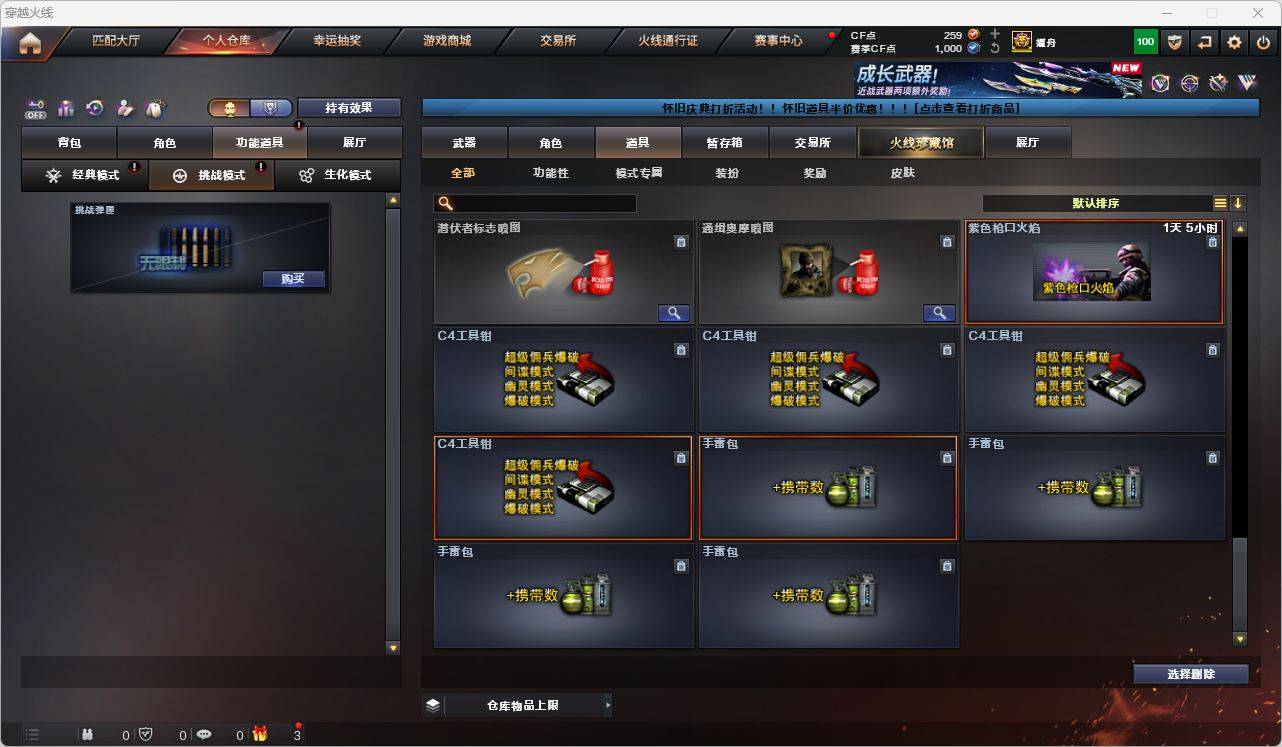Image resolution: width=1282 pixels, height=747 pixels.
Task: Click the settings gear icon at top right
Action: tap(1233, 41)
